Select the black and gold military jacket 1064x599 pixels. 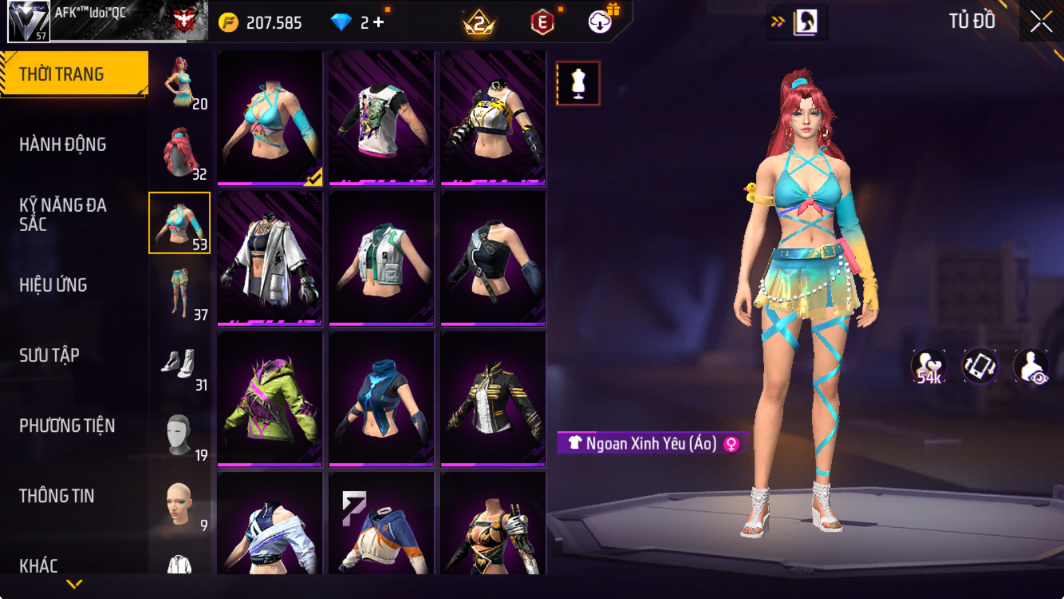point(493,398)
